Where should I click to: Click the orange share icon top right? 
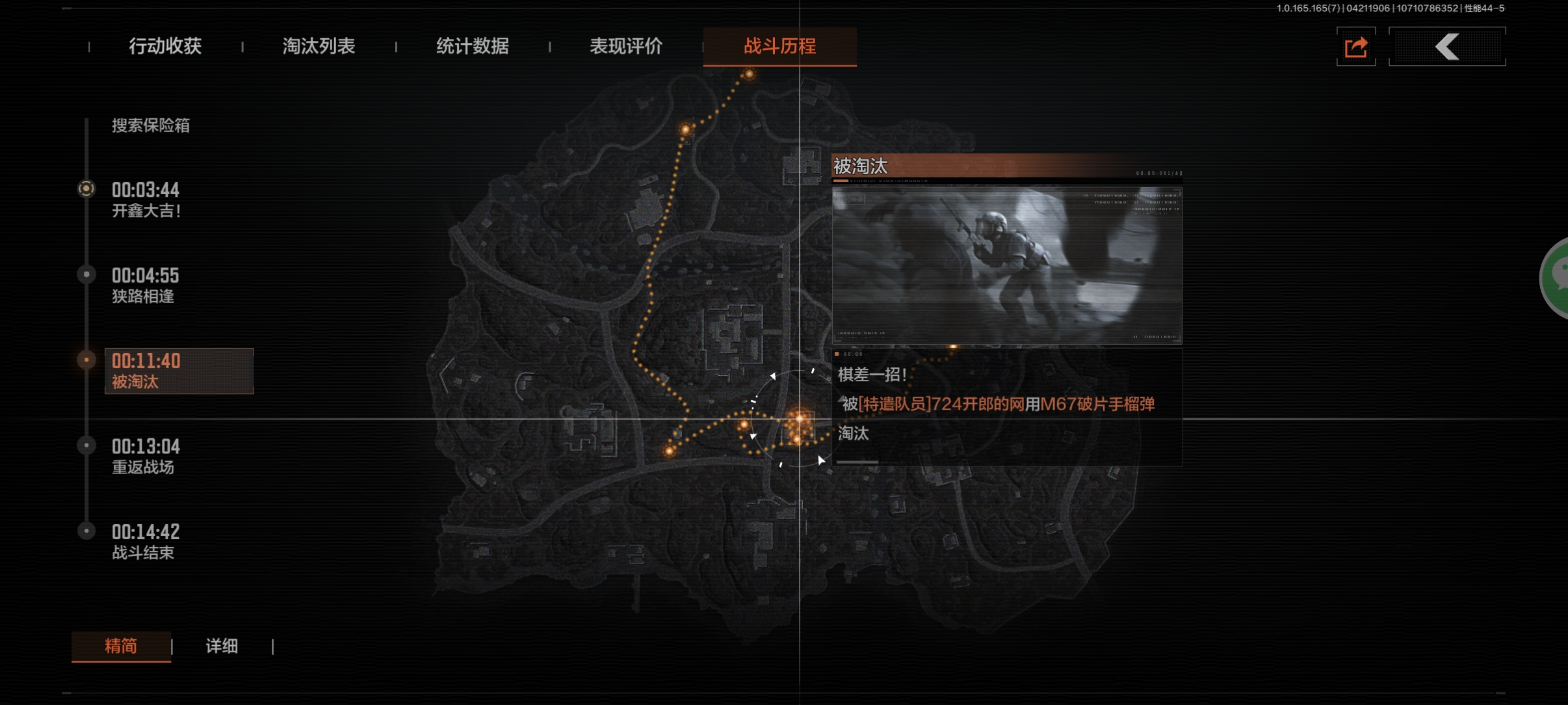1357,46
